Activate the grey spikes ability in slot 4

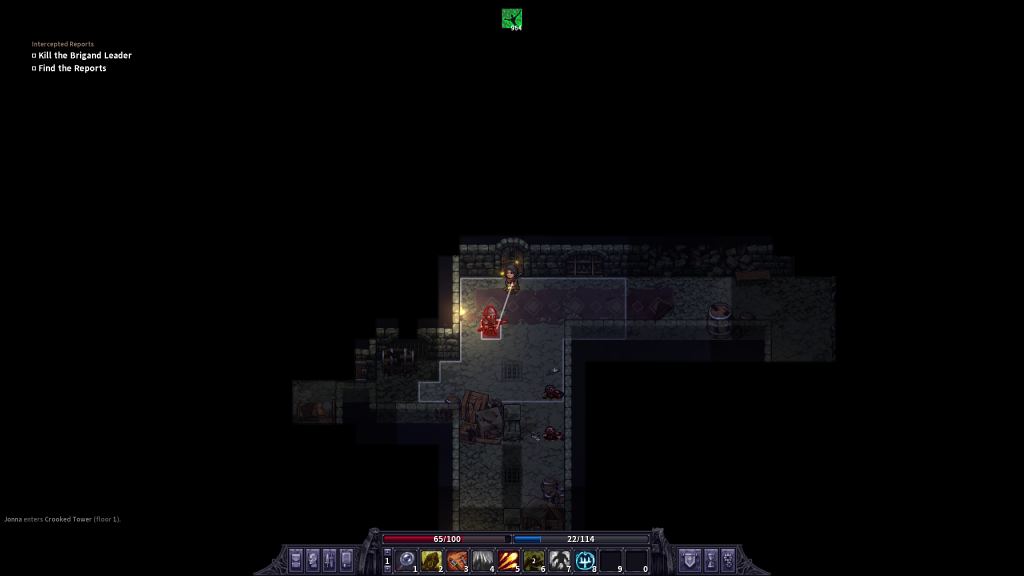[x=483, y=560]
